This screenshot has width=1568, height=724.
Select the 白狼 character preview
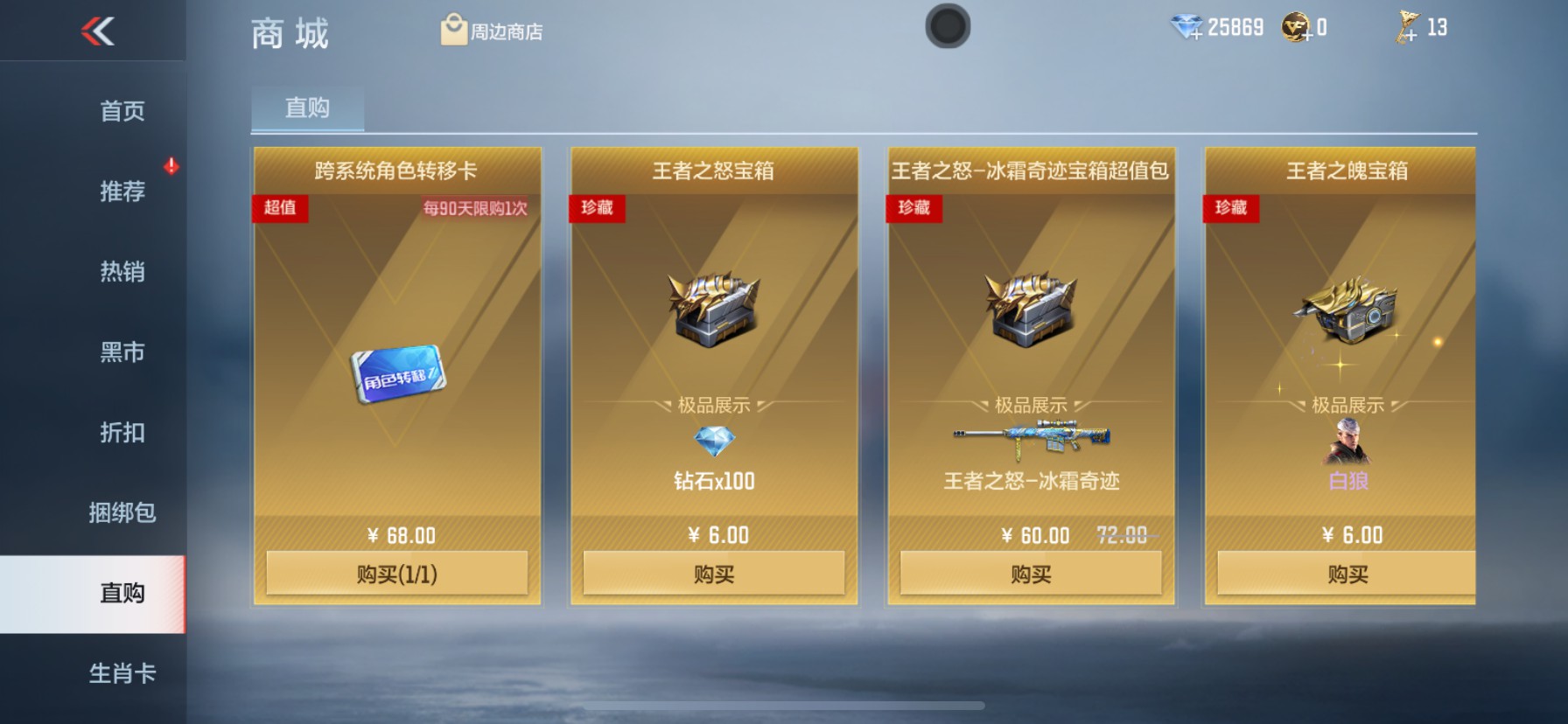click(1347, 442)
